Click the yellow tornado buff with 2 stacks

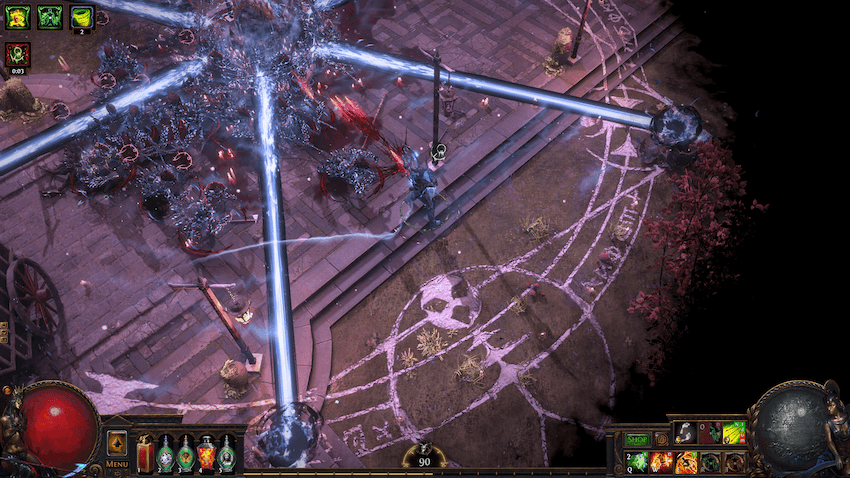click(x=81, y=16)
